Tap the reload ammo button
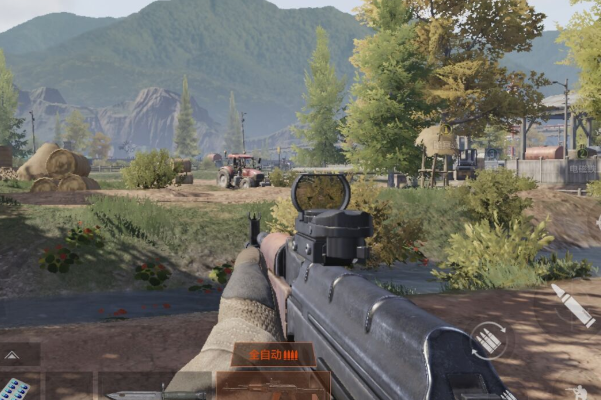Screen dimensions: 601x400 488,340
